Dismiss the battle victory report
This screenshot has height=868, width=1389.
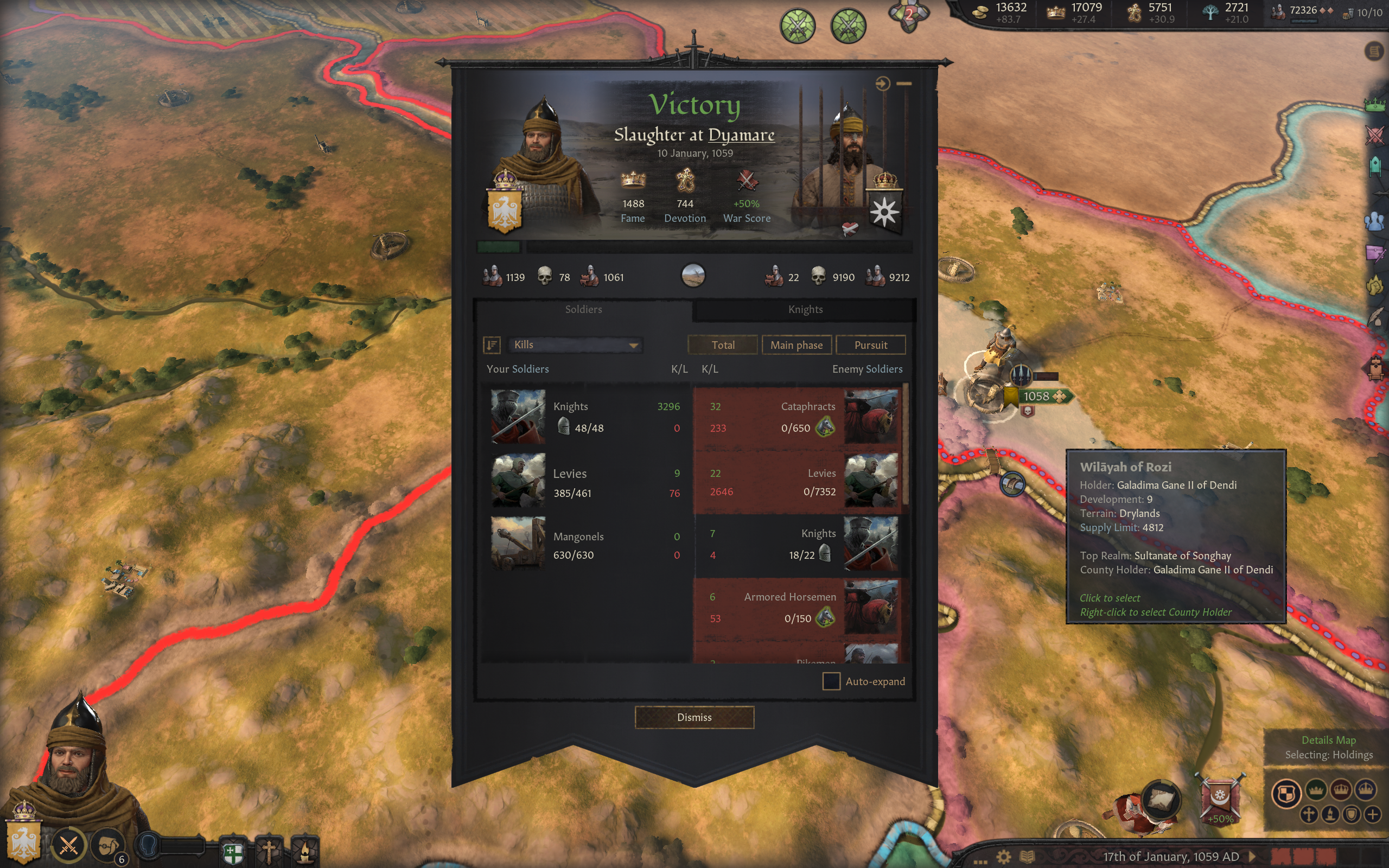694,717
